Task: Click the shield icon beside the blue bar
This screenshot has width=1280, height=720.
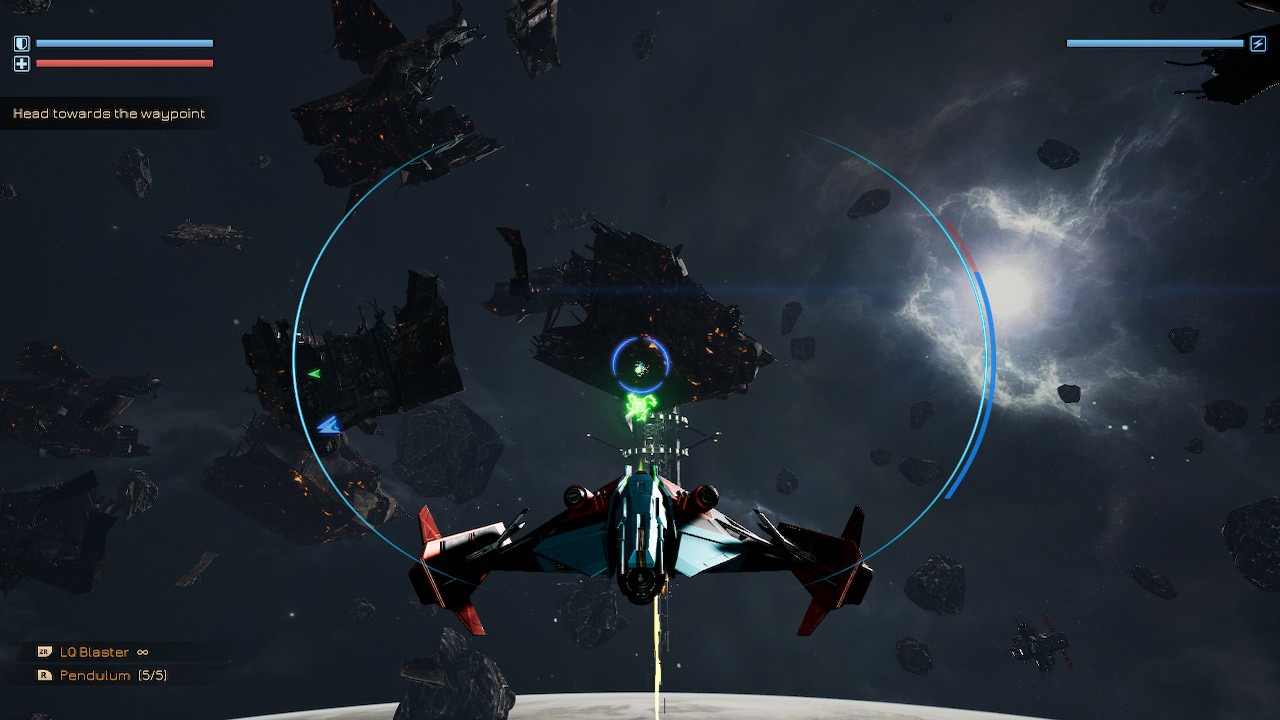Action: click(22, 44)
